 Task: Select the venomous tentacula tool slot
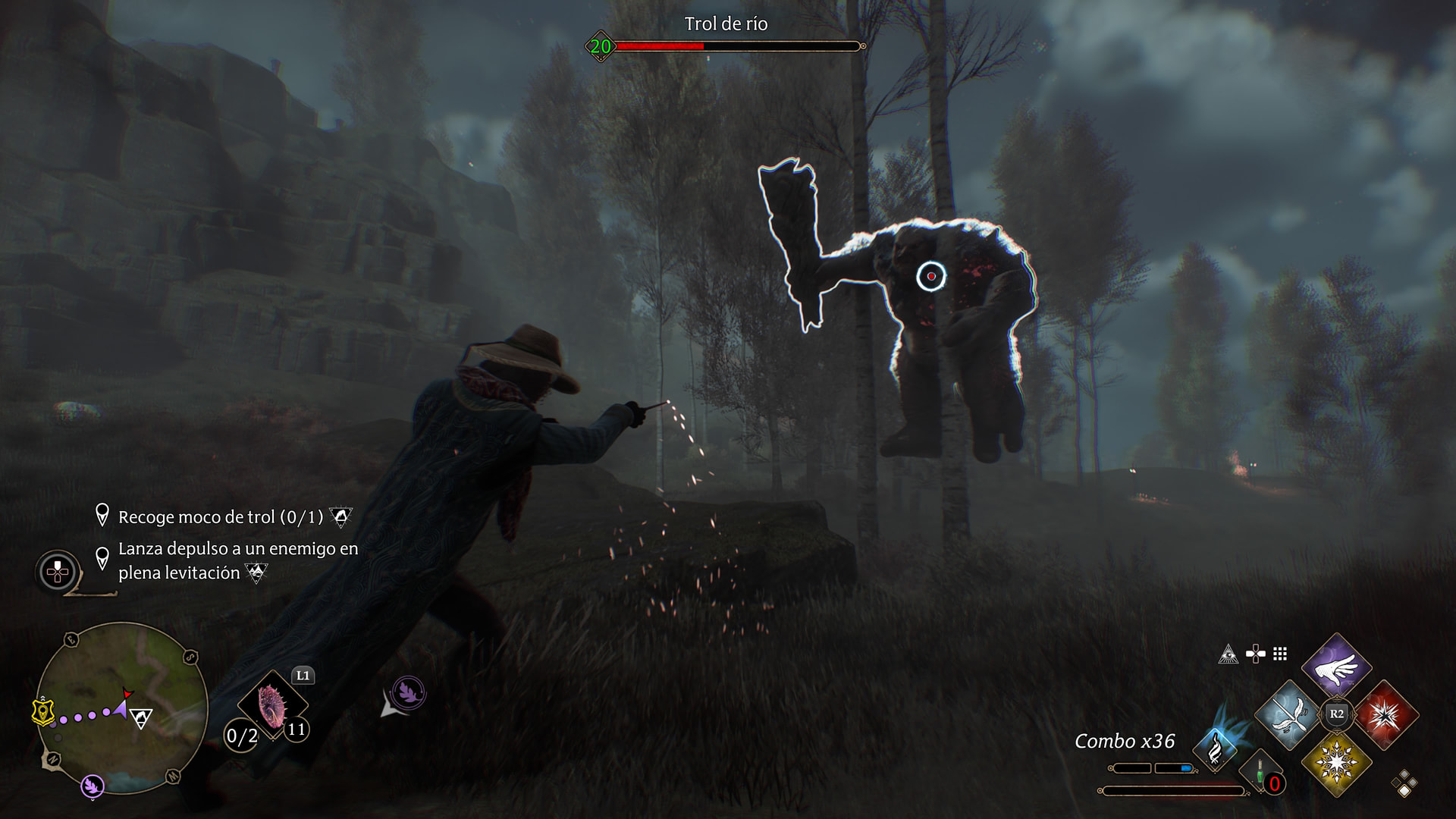point(271,705)
